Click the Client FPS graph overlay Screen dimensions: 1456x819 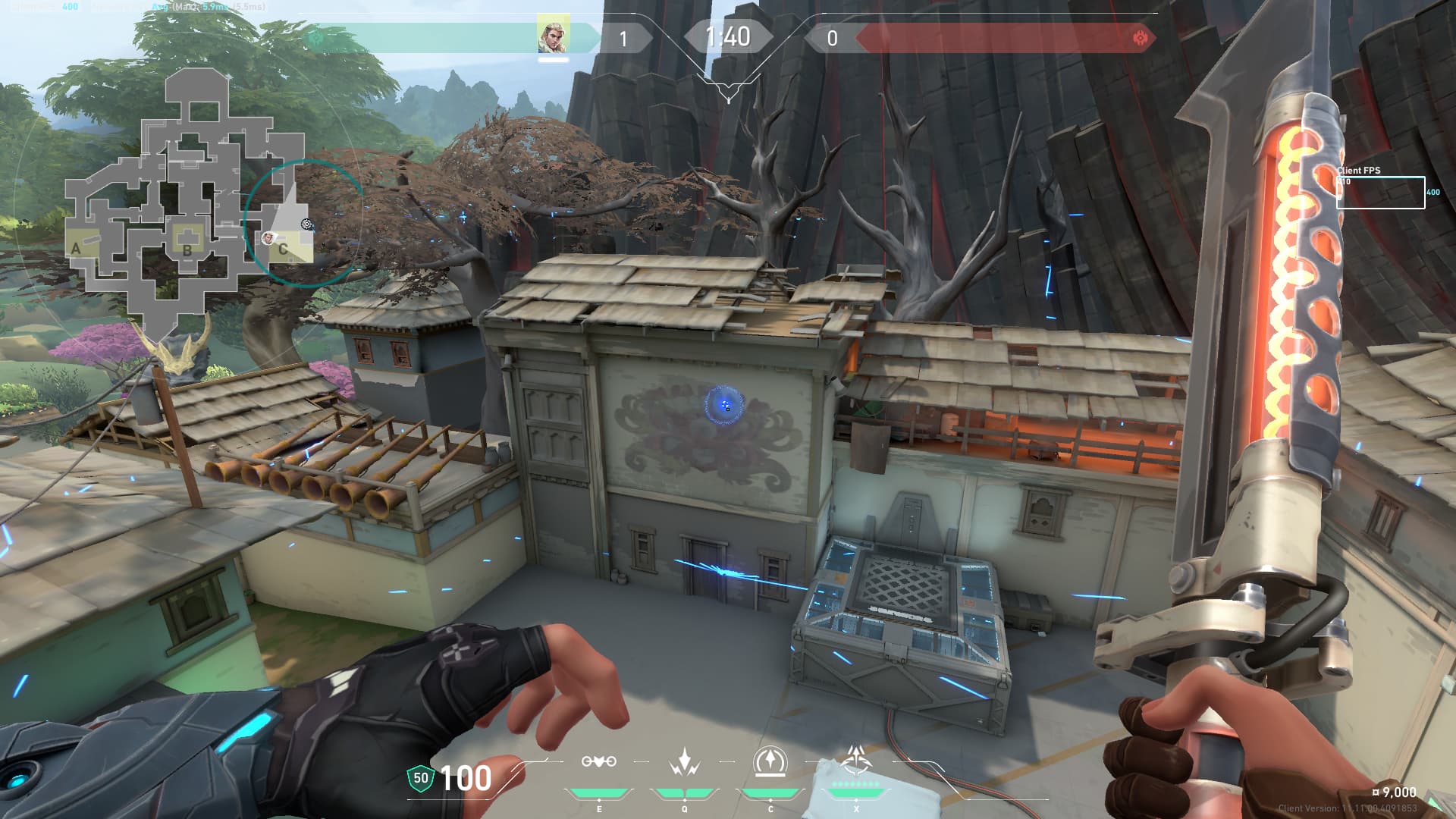1380,191
